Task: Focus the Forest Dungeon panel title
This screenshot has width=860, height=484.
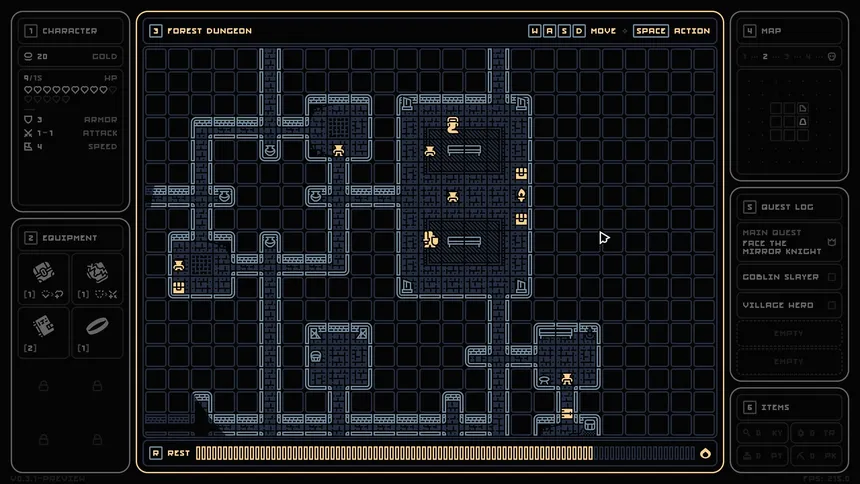Action: point(209,31)
